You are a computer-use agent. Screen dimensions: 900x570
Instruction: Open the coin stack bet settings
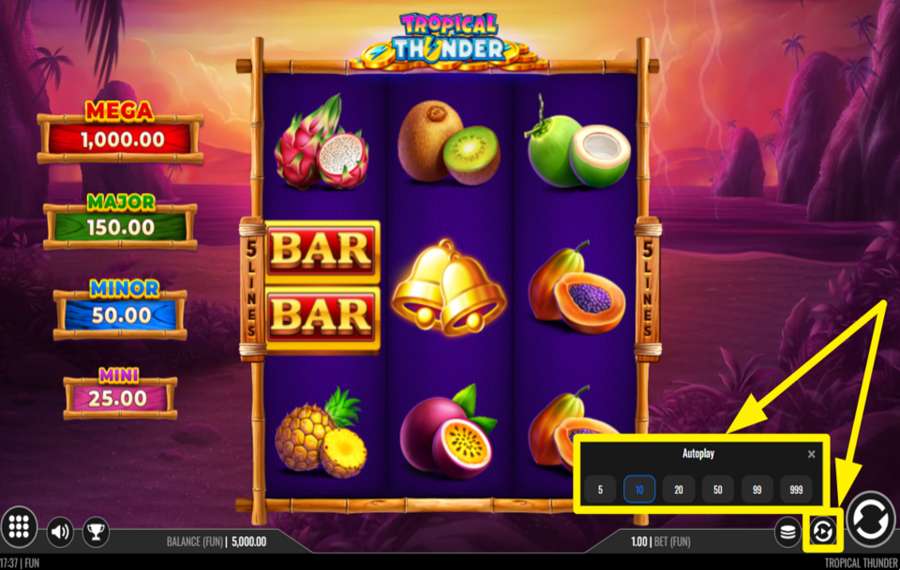pyautogui.click(x=789, y=531)
